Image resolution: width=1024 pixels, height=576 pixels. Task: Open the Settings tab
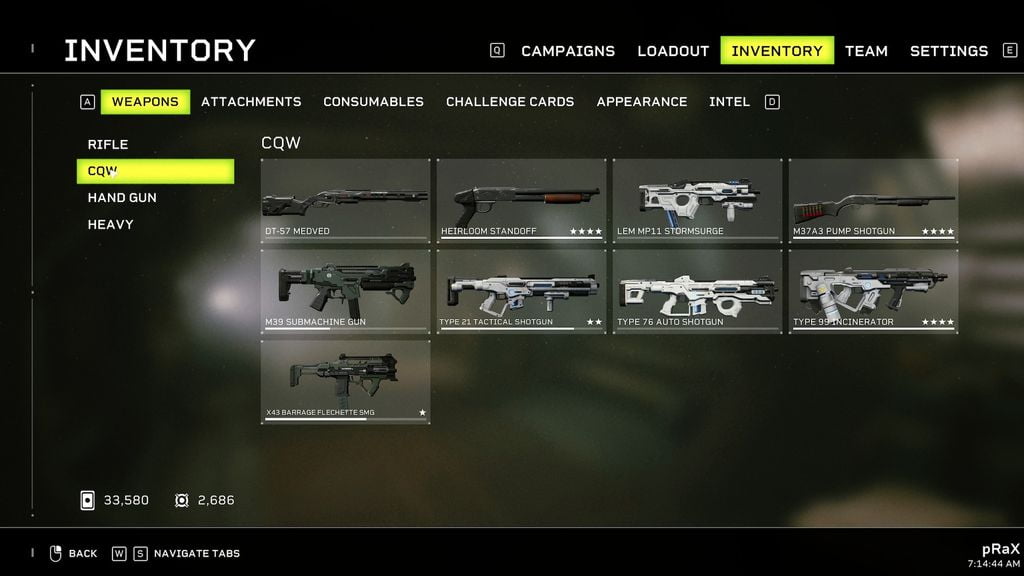click(948, 51)
